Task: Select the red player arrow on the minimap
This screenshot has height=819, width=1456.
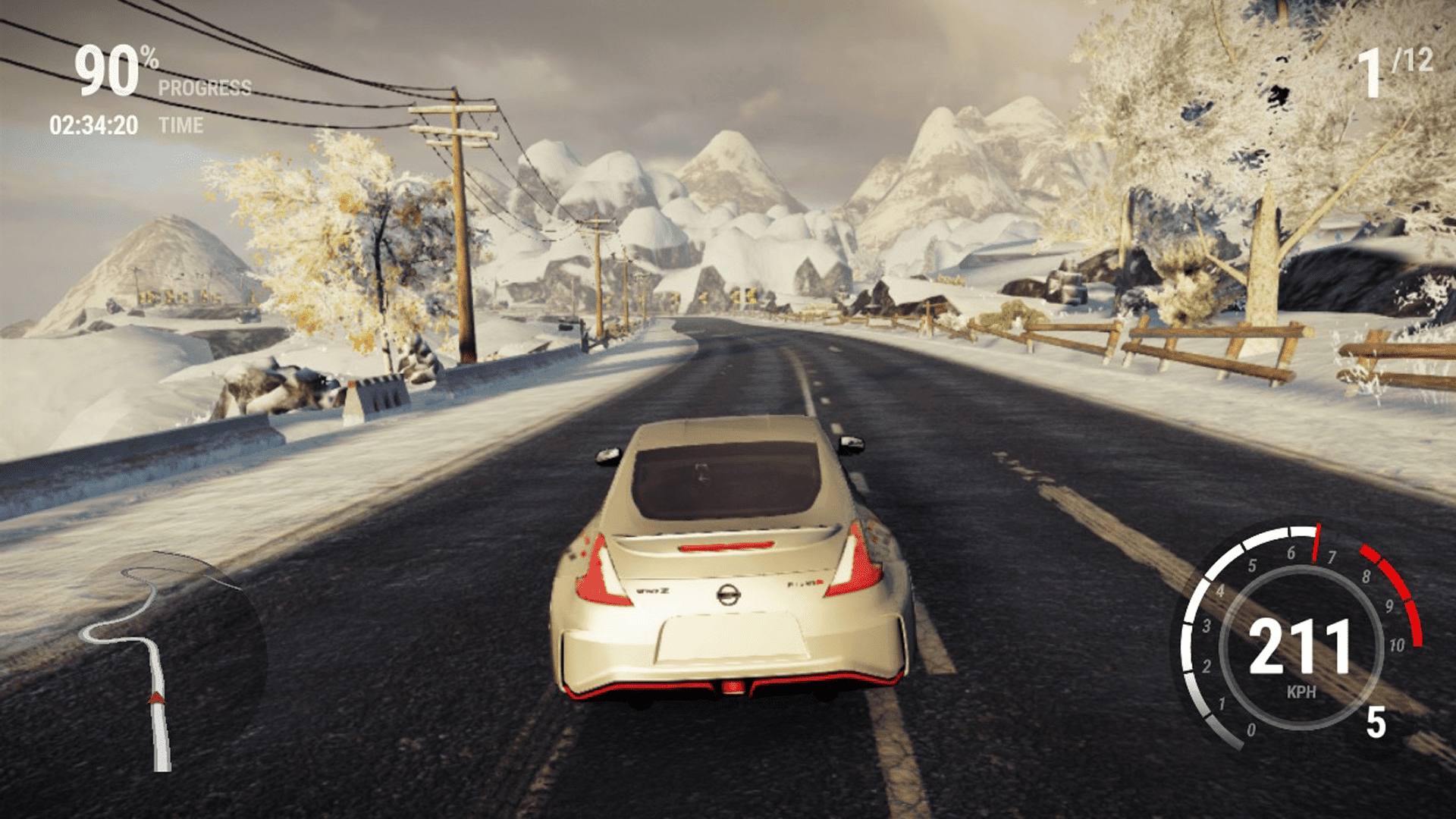Action: [157, 698]
